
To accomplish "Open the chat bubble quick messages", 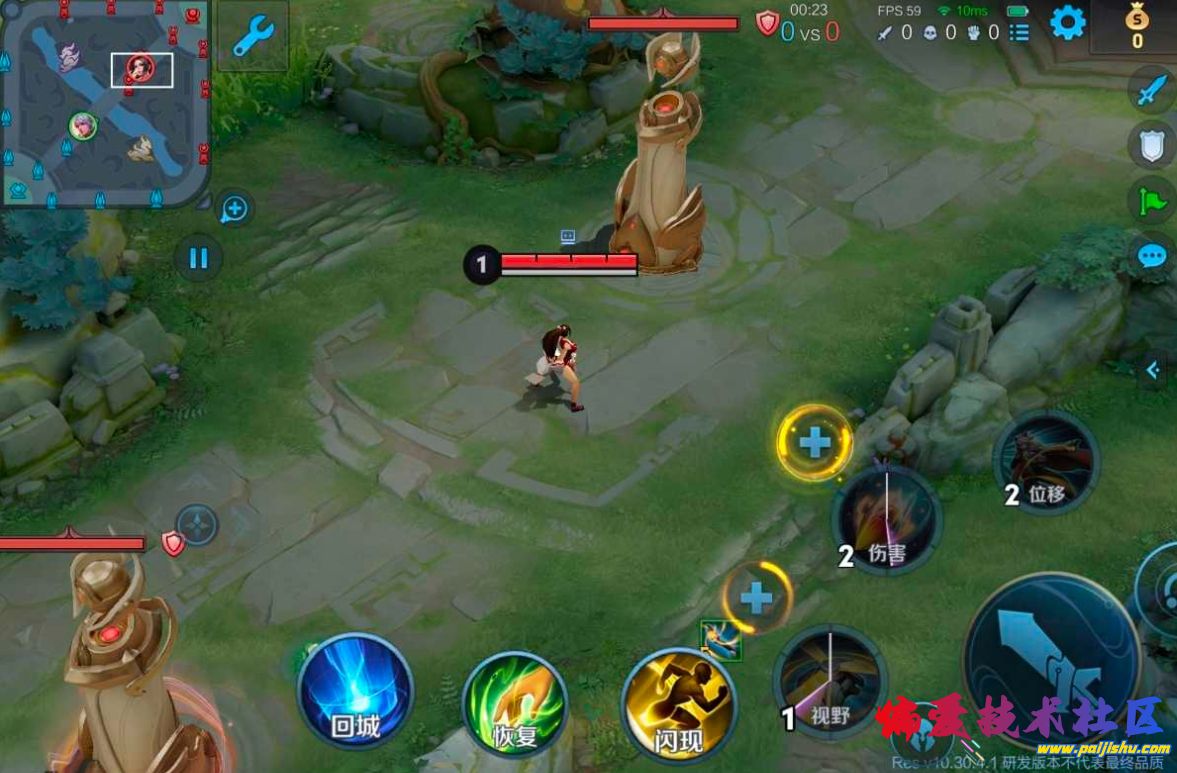I will coord(1152,256).
